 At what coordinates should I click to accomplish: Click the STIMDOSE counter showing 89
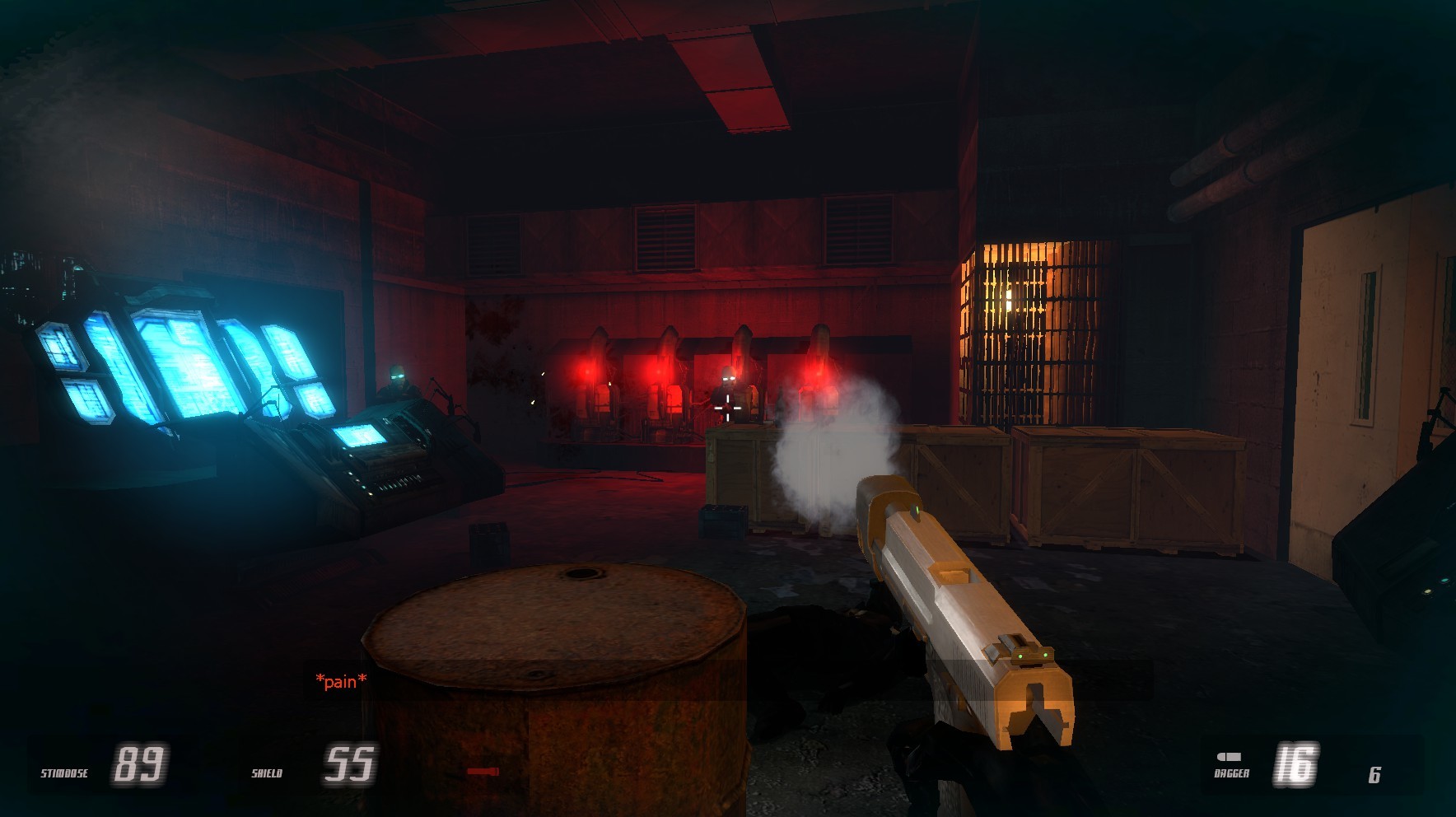[x=142, y=763]
